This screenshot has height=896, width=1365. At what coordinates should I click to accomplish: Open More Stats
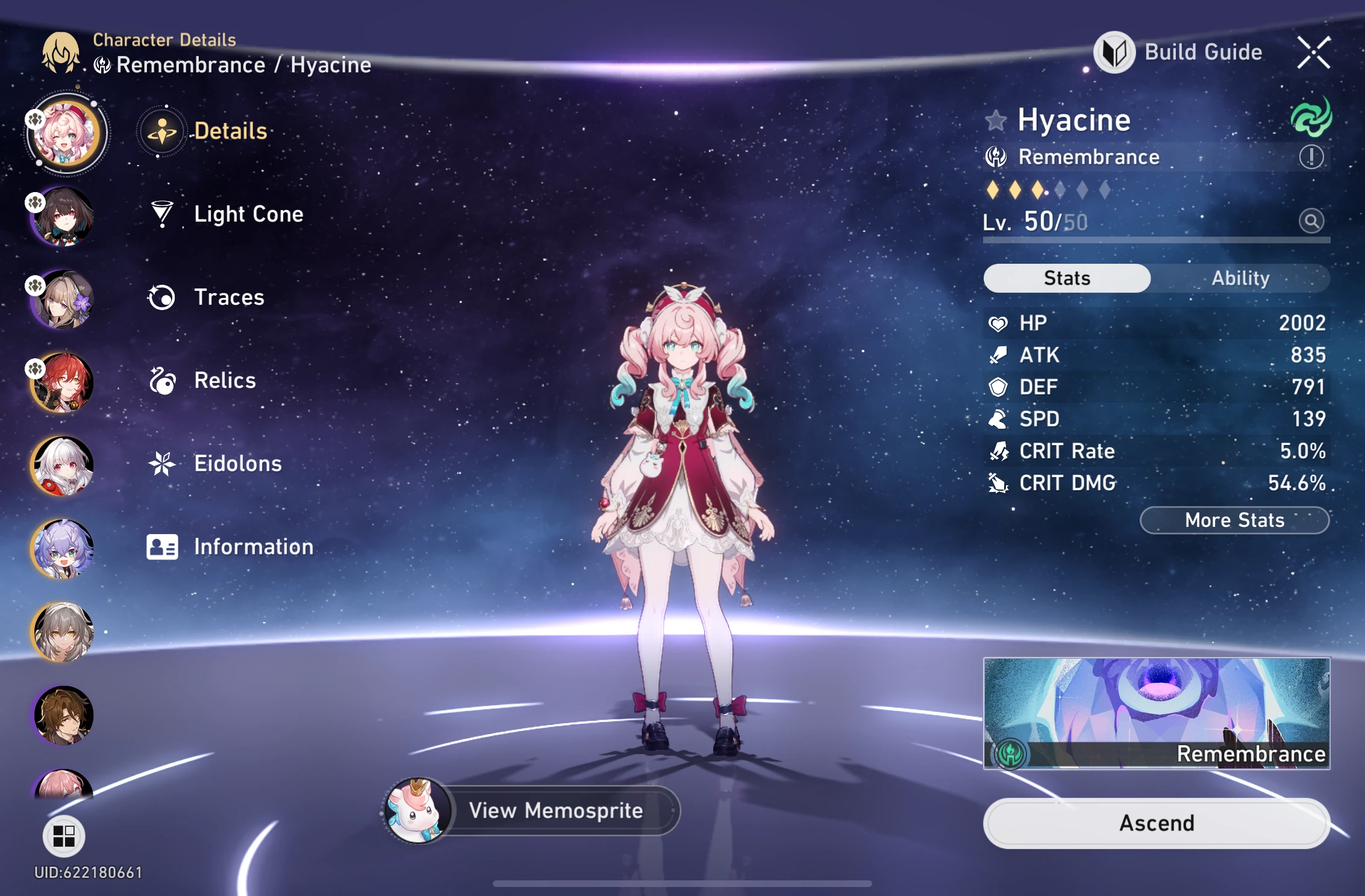point(1233,520)
